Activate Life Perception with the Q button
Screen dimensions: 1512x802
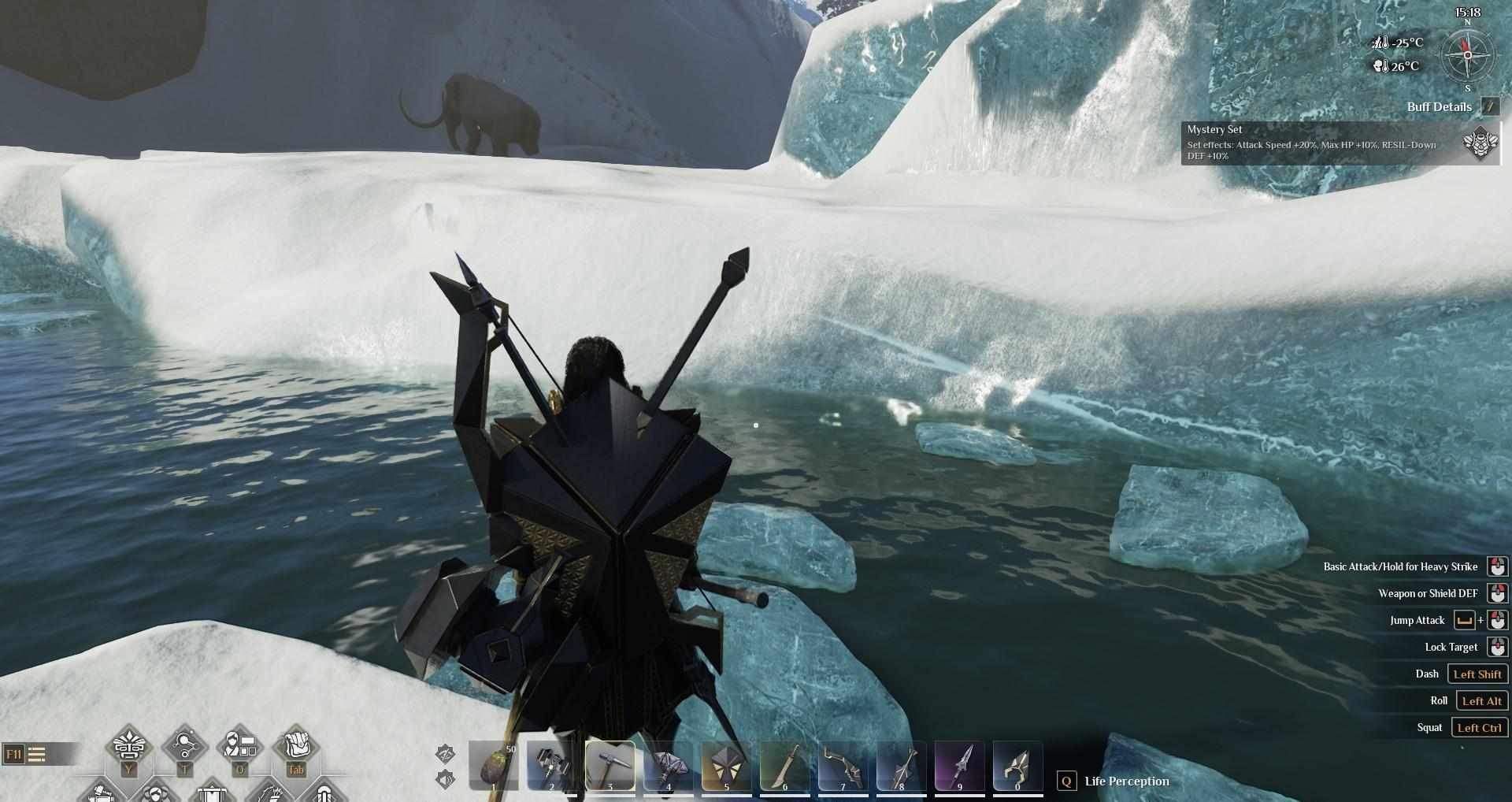coord(1067,782)
